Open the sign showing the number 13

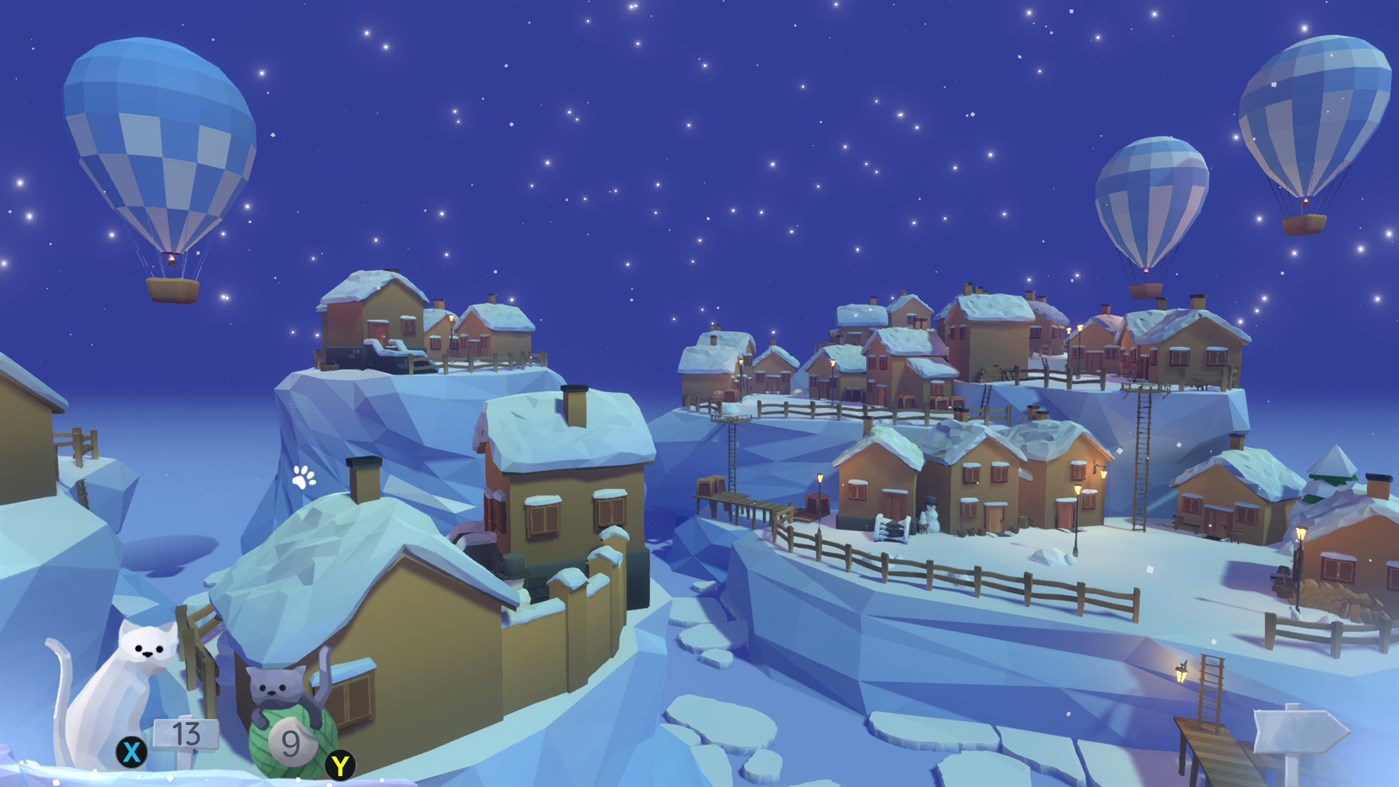[x=186, y=733]
